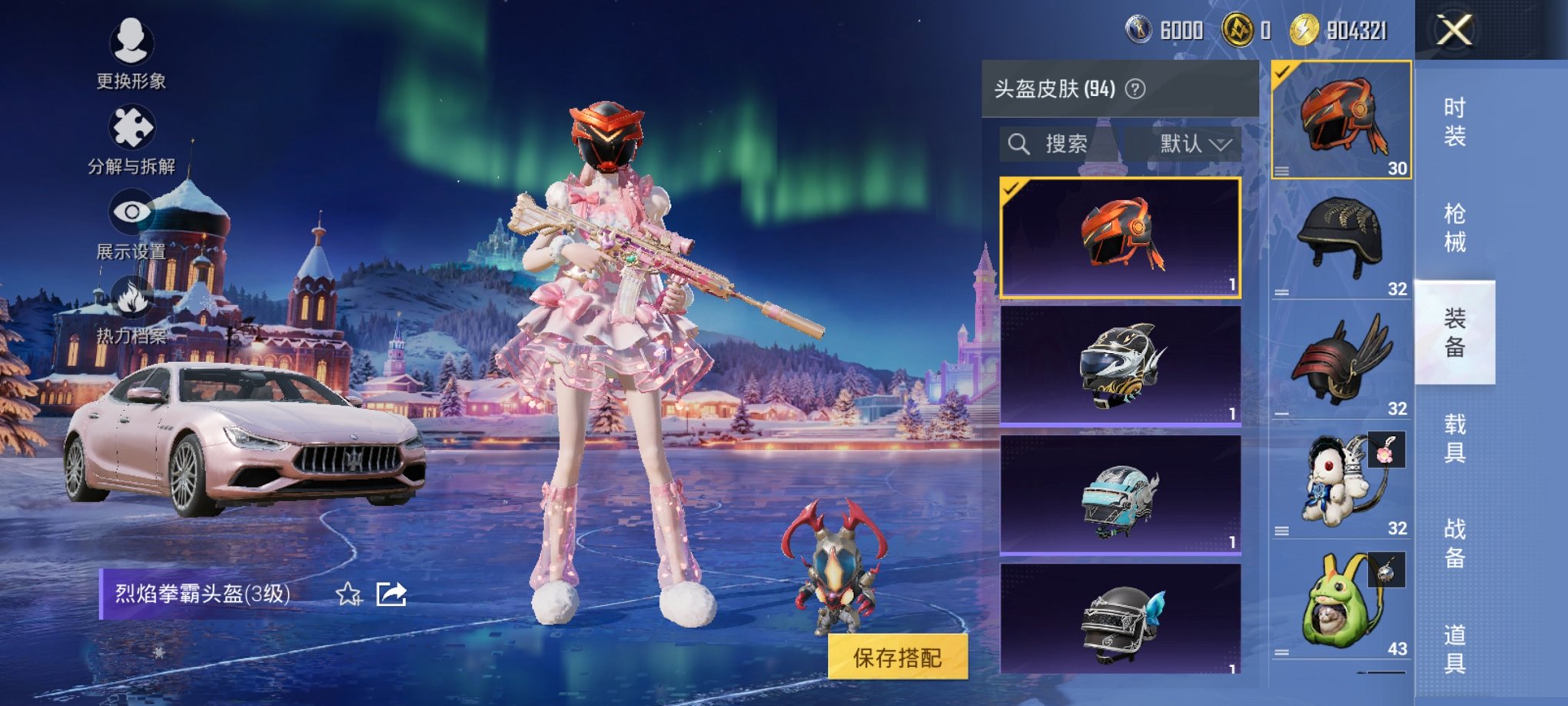The image size is (1568, 706).
Task: Open the search magnifier in helmet panel
Action: tap(1020, 142)
